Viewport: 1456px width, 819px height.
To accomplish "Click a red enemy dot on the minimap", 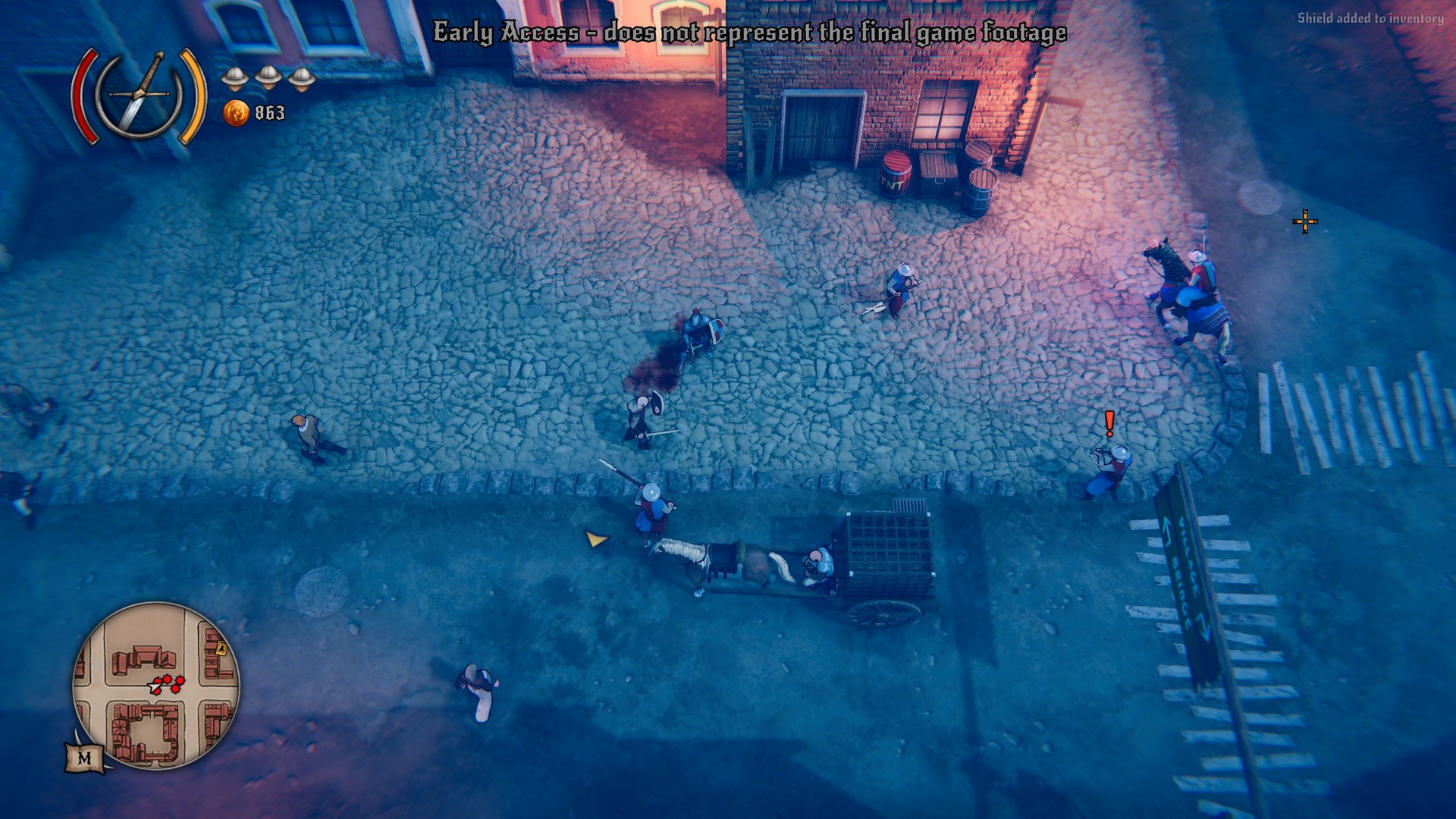I will coord(168,679).
